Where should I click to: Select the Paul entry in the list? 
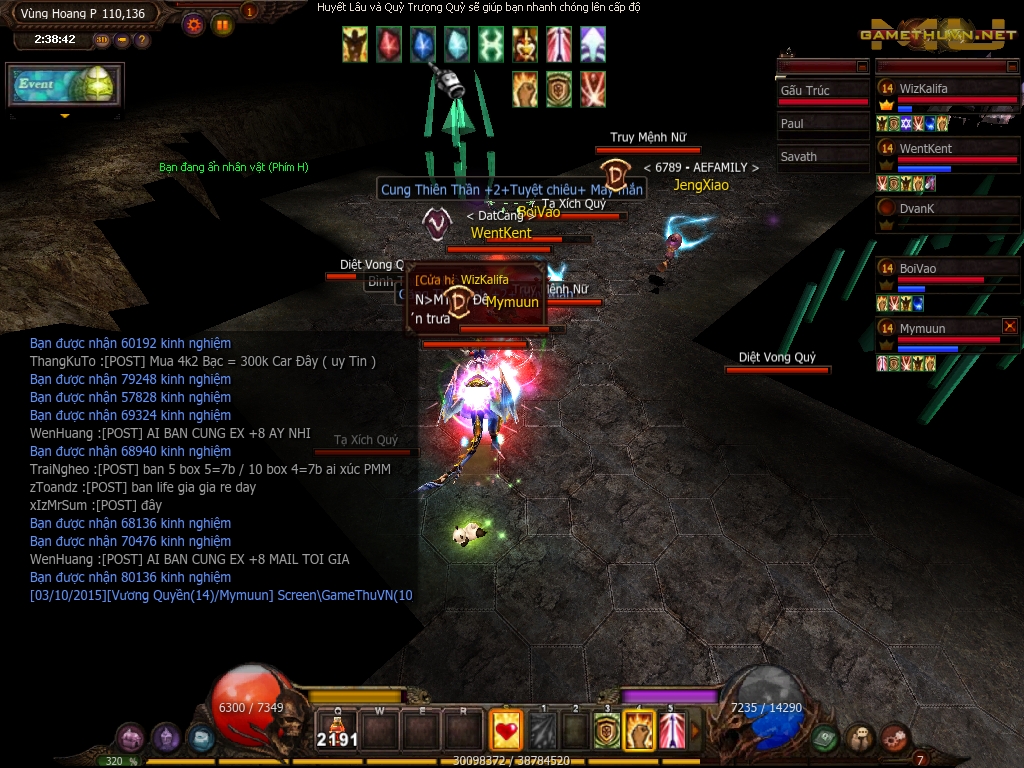click(822, 124)
